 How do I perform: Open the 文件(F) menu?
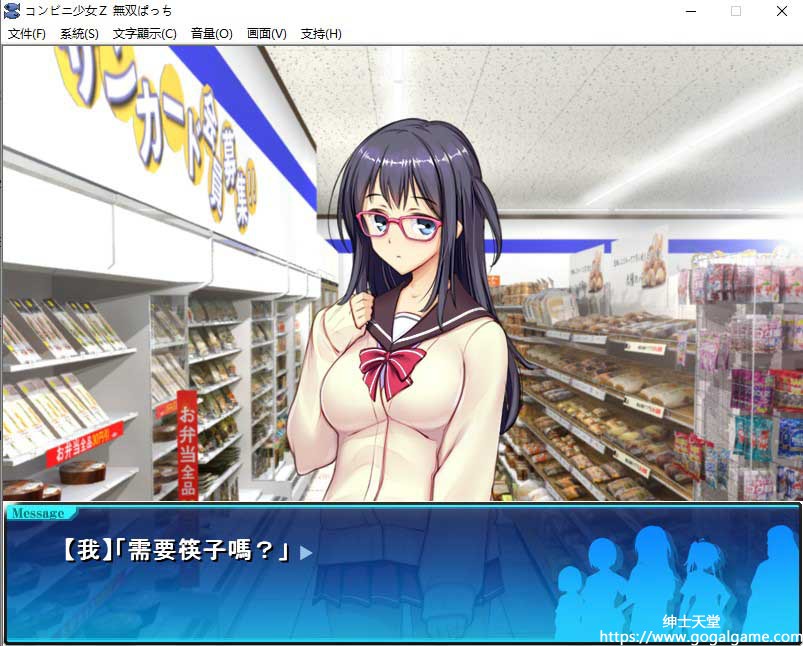tap(27, 33)
